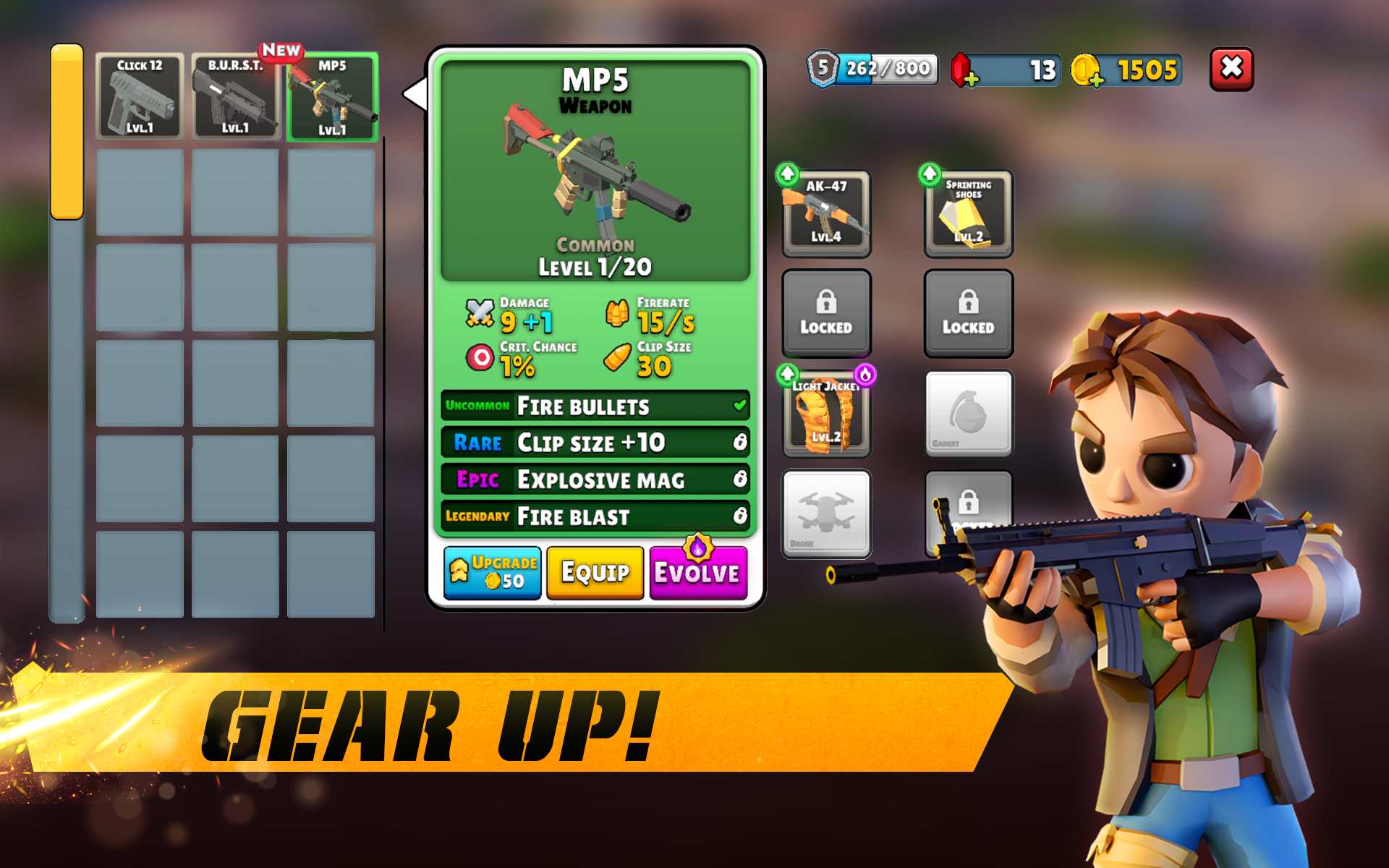Tap the green checkmark on Fire bullets perk

coord(739,406)
